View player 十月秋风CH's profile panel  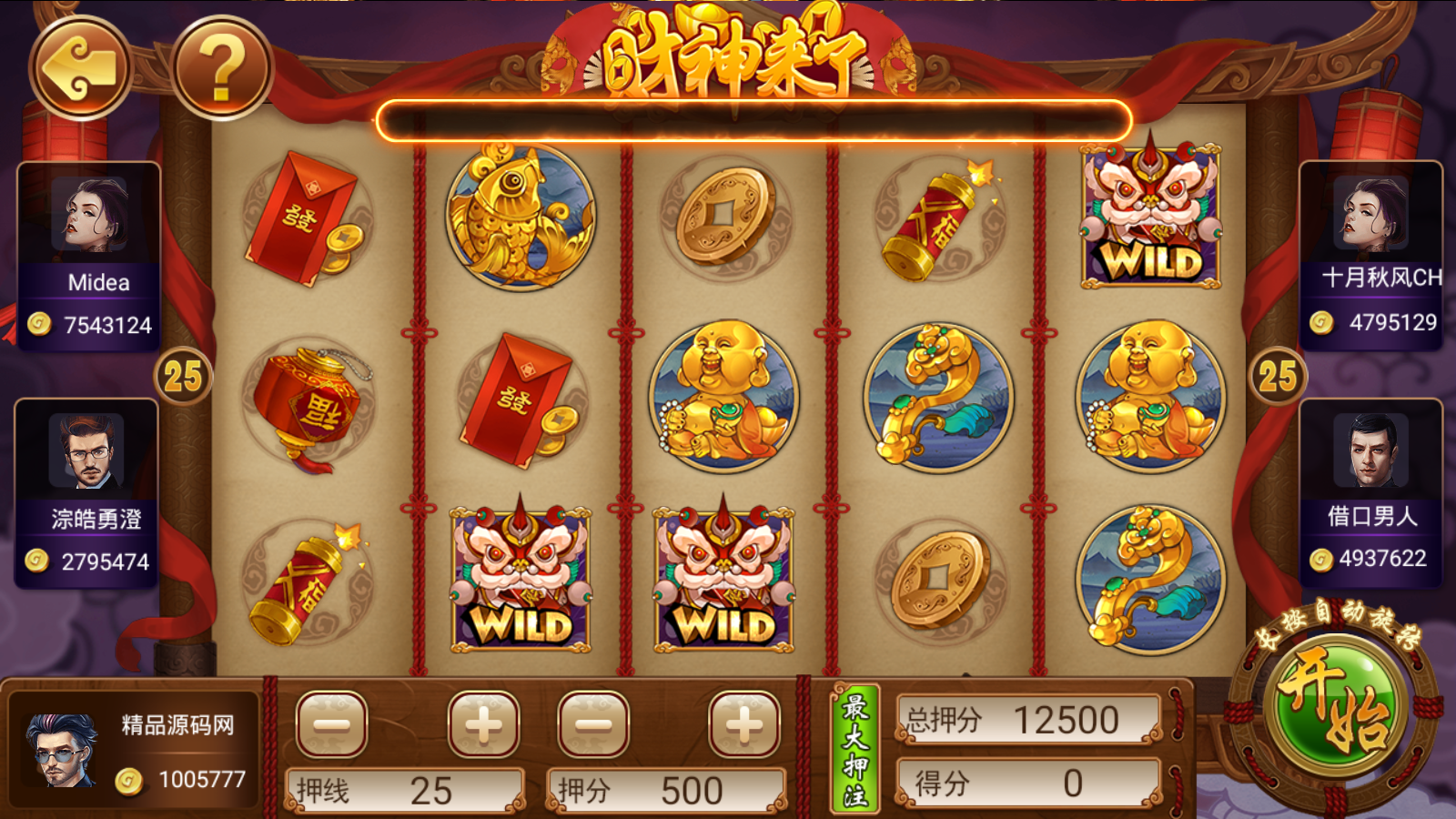click(1370, 255)
